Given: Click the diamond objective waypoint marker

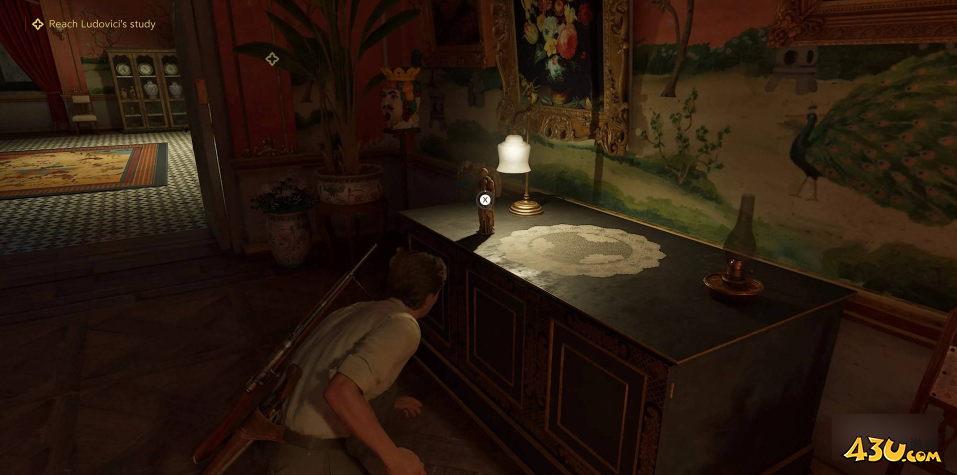Looking at the screenshot, I should [x=271, y=60].
